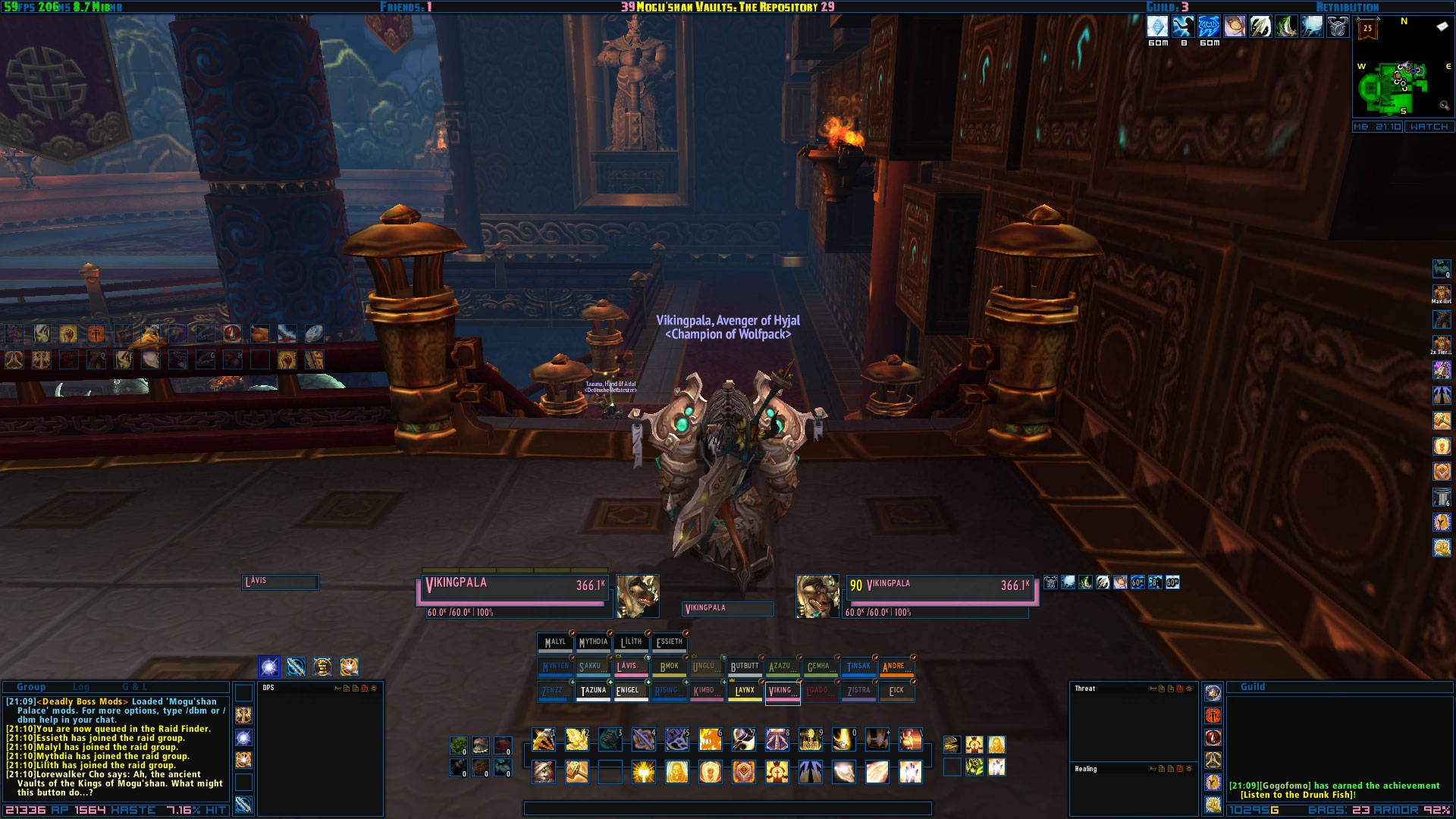Select Butbutt's raid frame
This screenshot has height=819, width=1456.
click(x=744, y=667)
